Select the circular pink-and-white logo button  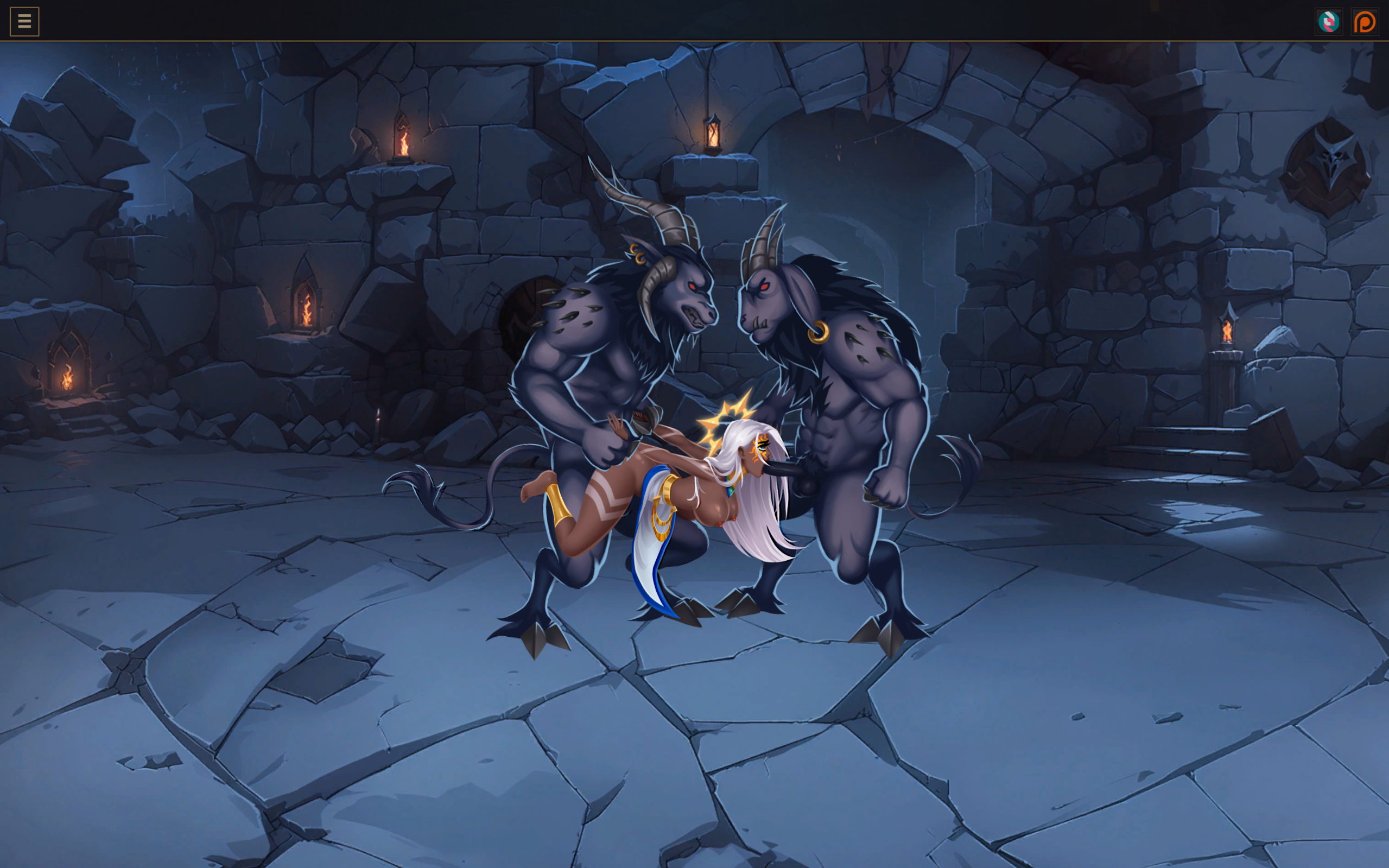(1329, 22)
